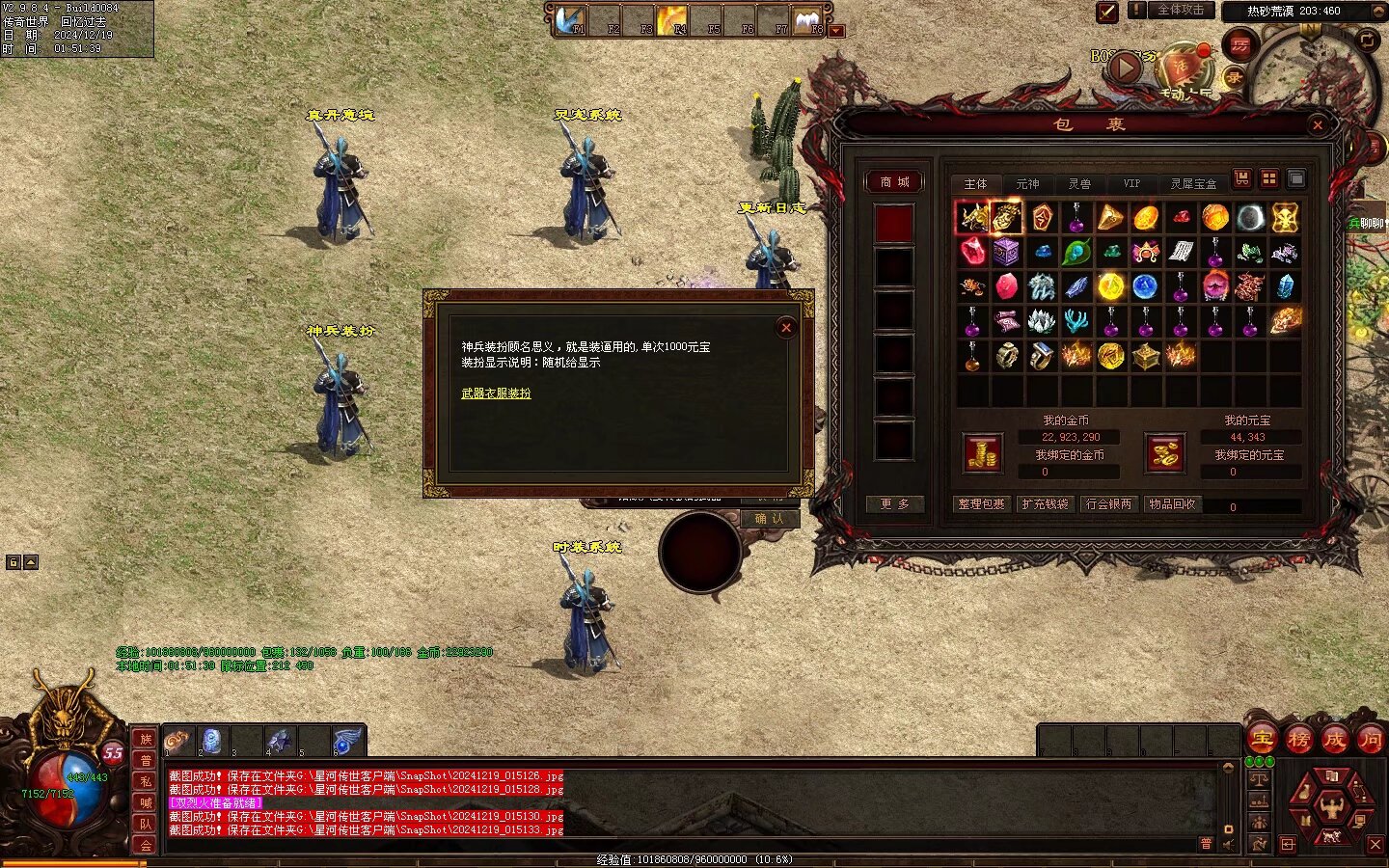The height and width of the screenshot is (868, 1389).
Task: Select the green leaf item in the bag
Action: (1076, 253)
